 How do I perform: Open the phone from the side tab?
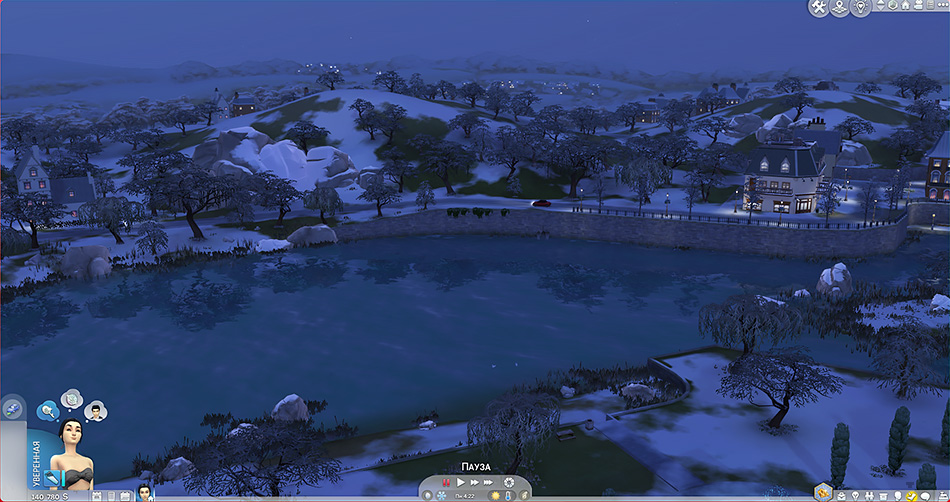tap(12, 407)
